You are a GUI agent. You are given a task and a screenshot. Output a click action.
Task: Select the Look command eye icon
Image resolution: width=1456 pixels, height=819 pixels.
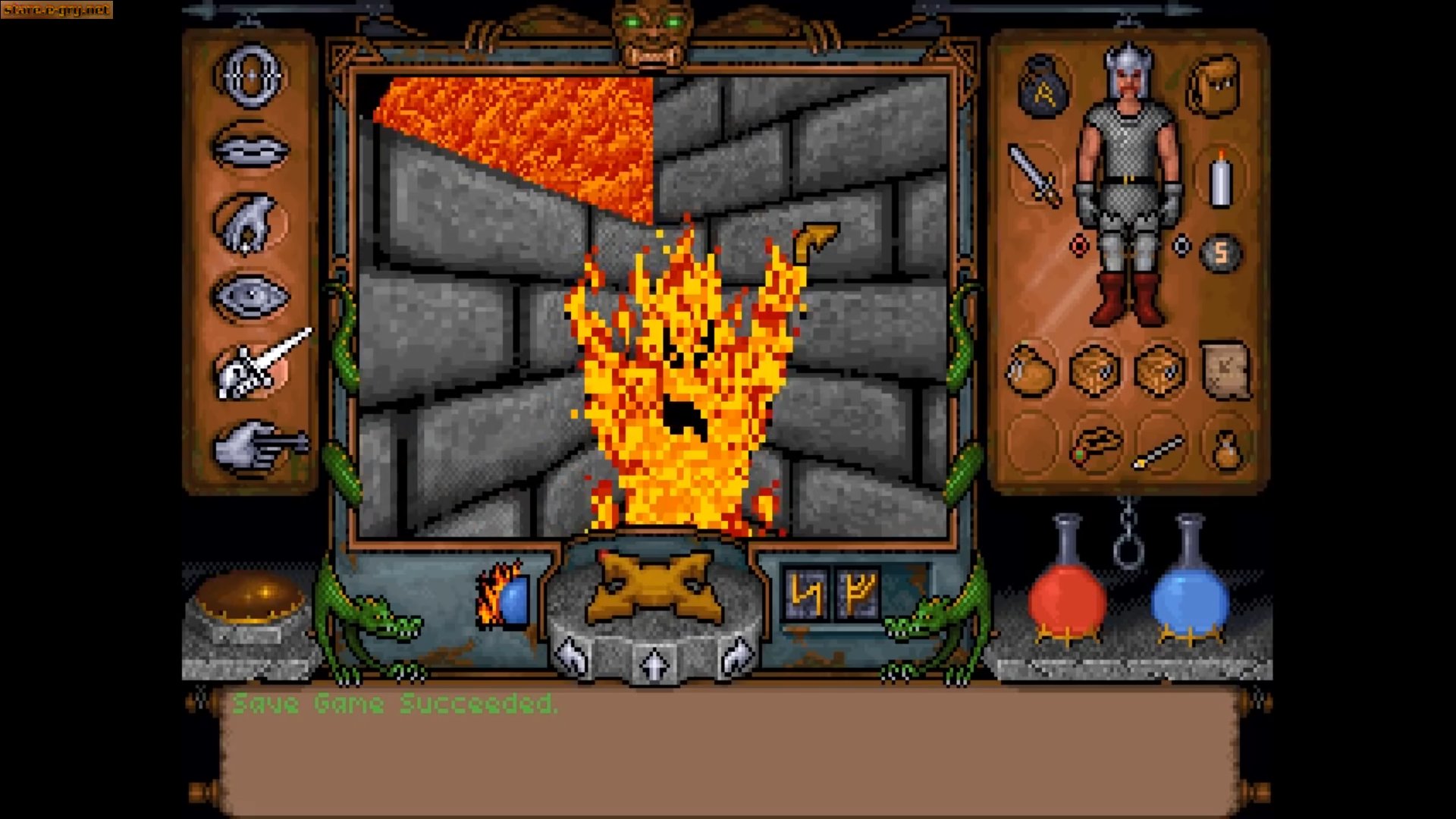tap(250, 296)
